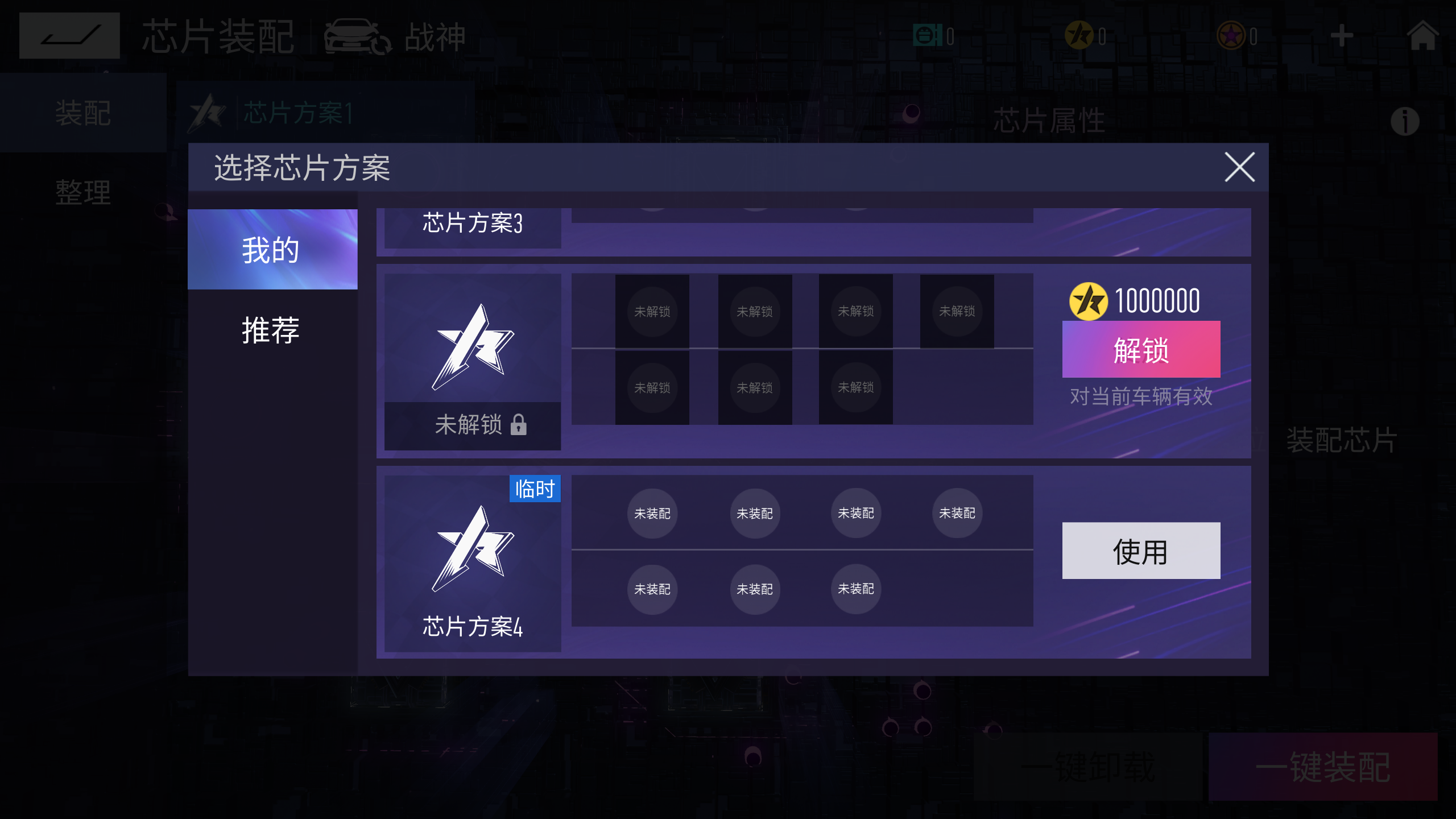Switch to the 整理 sidebar tab
The height and width of the screenshot is (819, 1456).
tap(81, 192)
